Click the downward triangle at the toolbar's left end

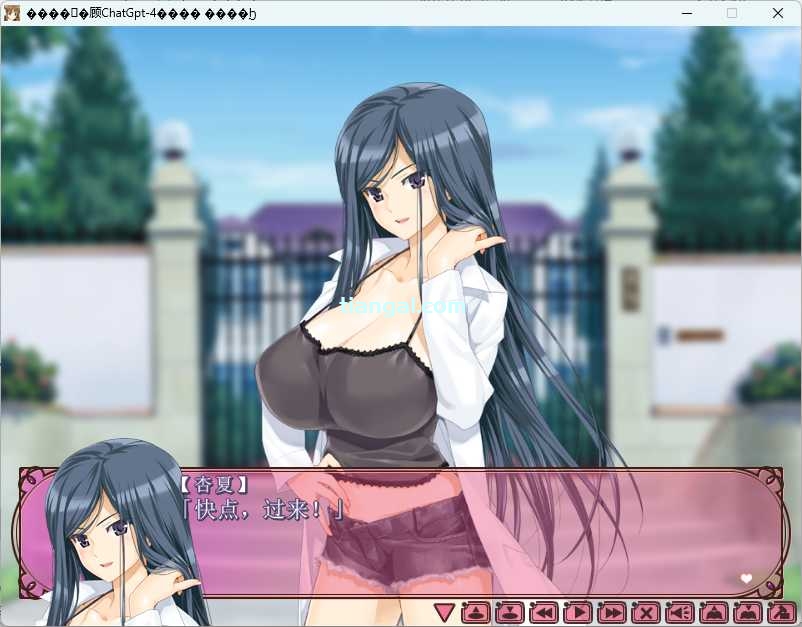[445, 612]
